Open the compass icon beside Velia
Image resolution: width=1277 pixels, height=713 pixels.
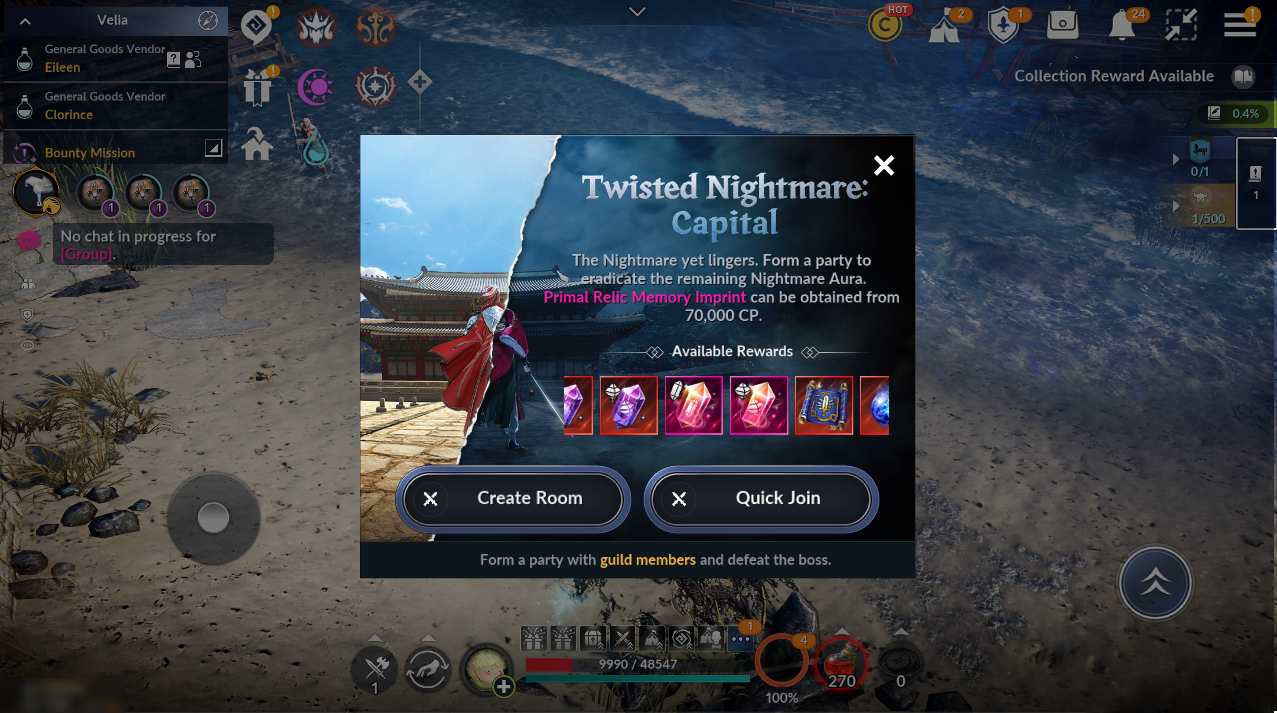pyautogui.click(x=208, y=20)
